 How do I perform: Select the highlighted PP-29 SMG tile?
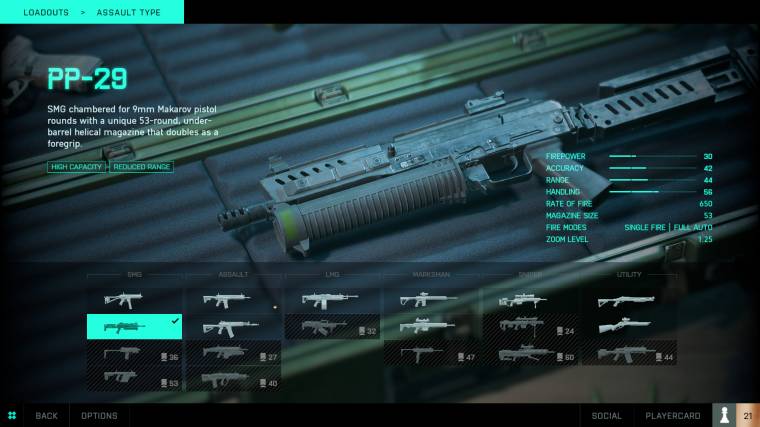(134, 326)
